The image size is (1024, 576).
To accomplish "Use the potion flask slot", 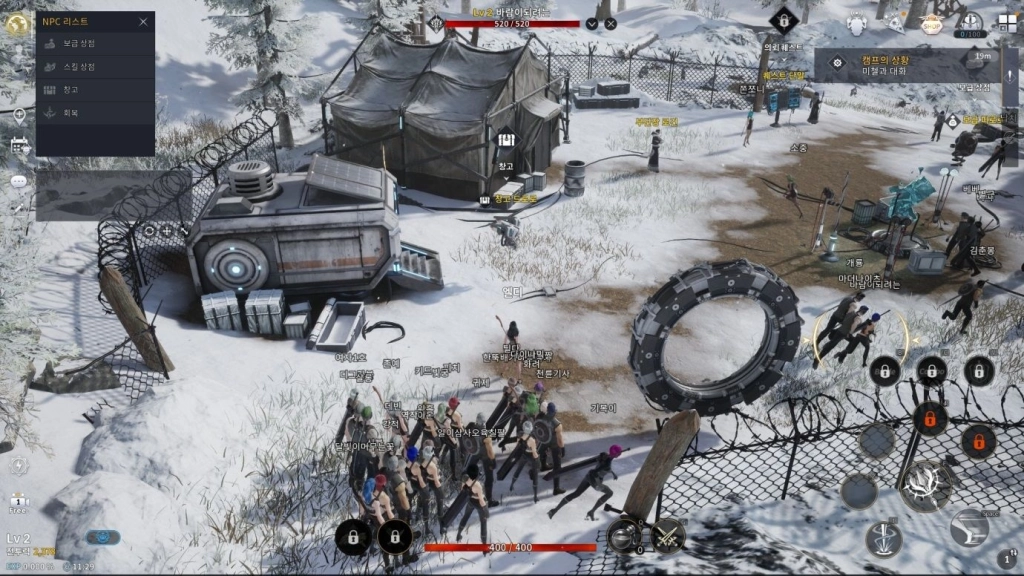I will pos(625,535).
